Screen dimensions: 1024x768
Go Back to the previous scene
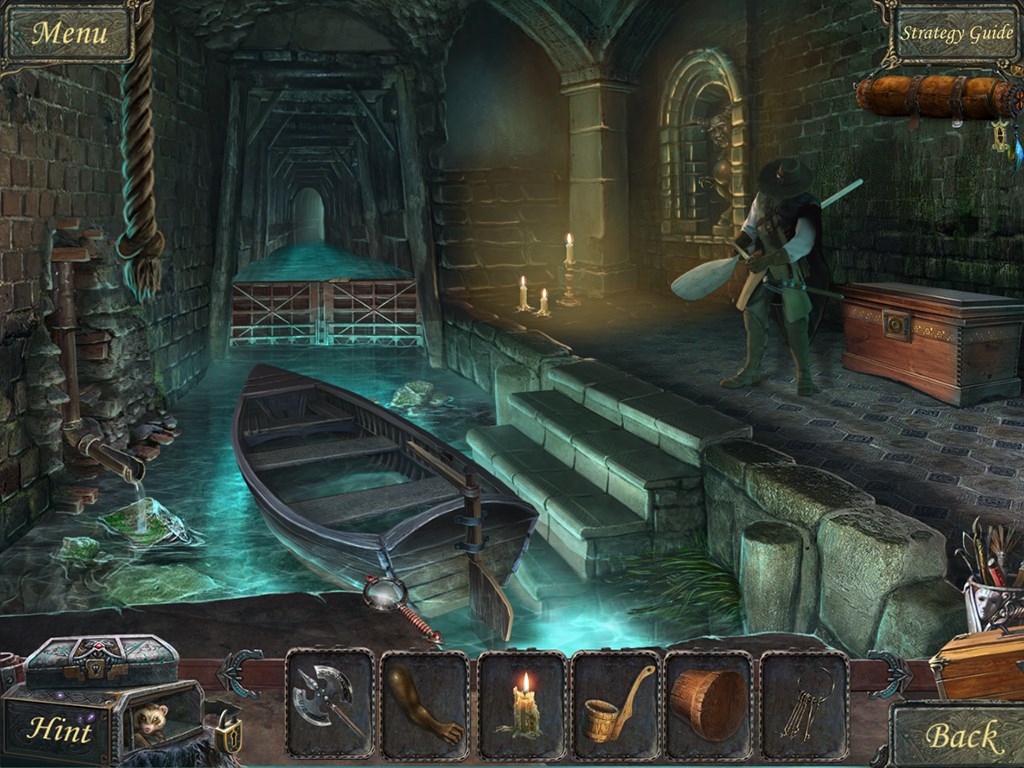pos(962,737)
